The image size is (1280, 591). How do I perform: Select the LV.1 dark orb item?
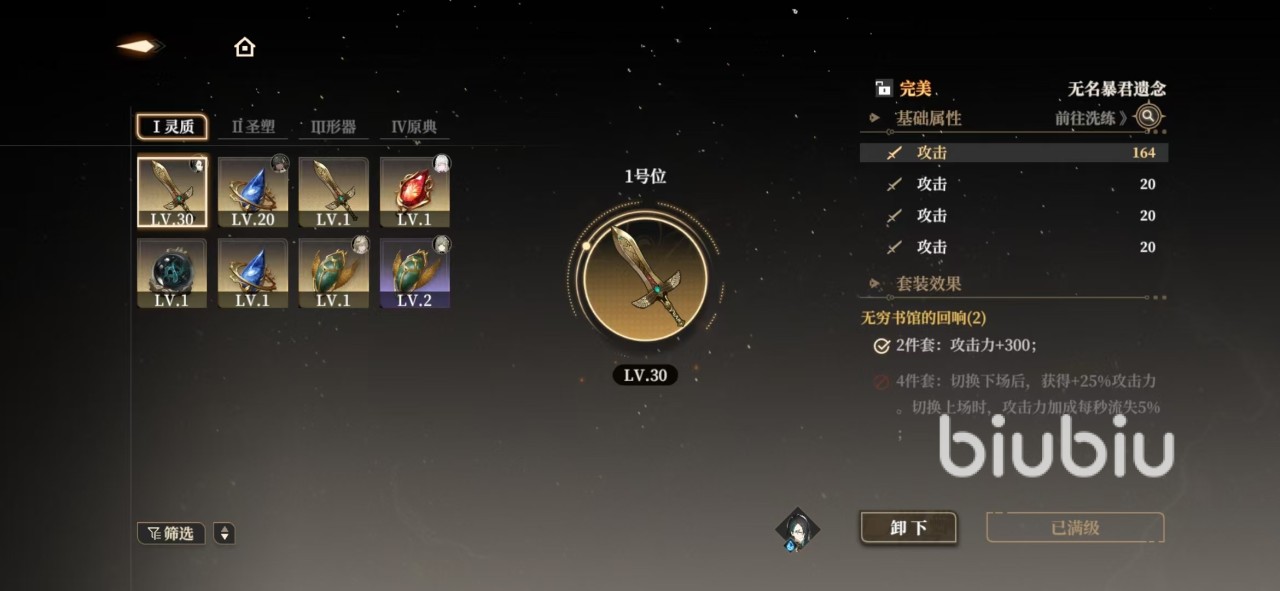[x=172, y=273]
